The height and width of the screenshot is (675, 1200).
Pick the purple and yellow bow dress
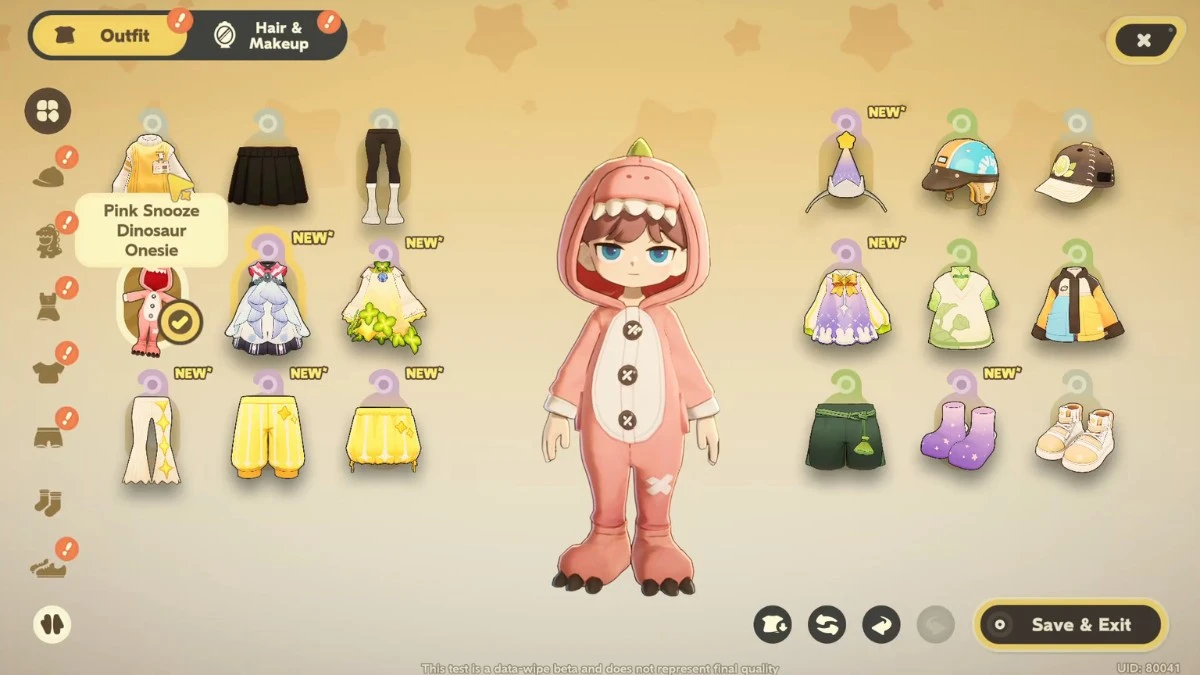846,304
